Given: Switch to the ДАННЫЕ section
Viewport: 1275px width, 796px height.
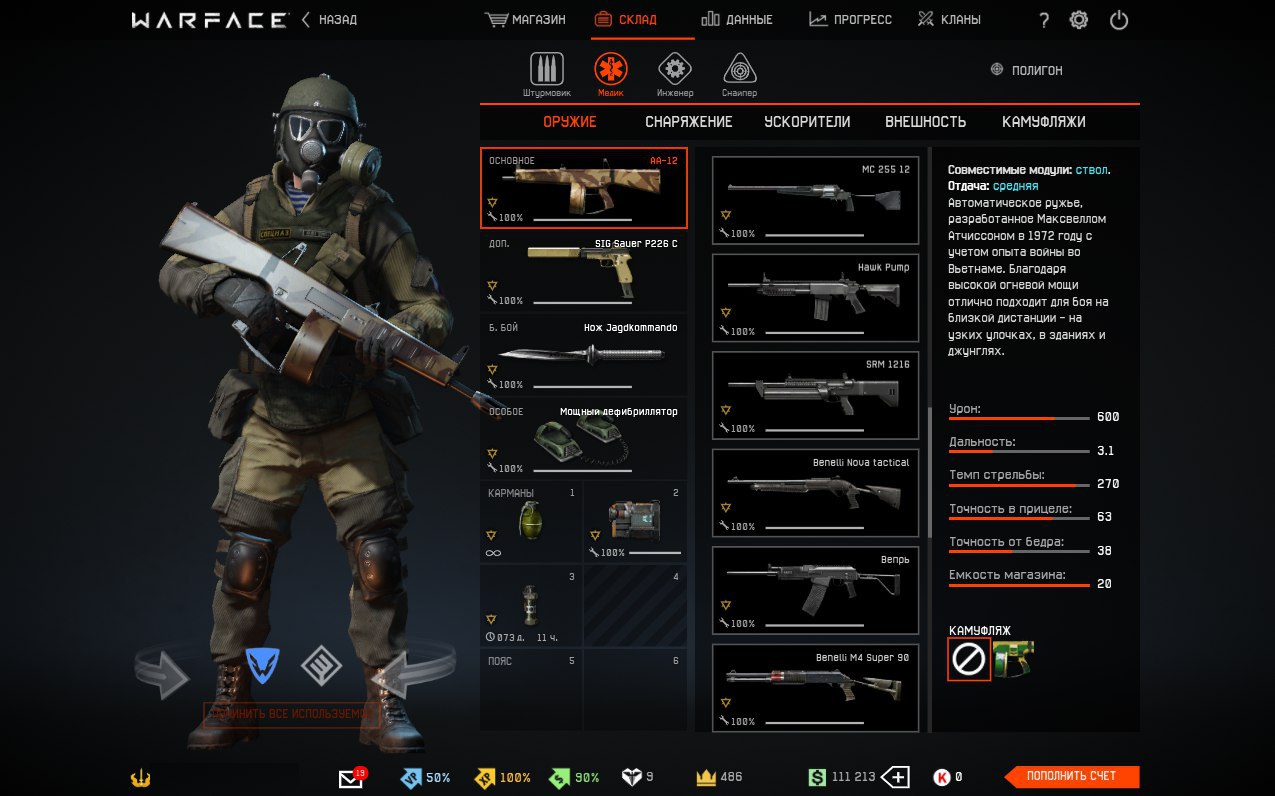Looking at the screenshot, I should [x=737, y=20].
